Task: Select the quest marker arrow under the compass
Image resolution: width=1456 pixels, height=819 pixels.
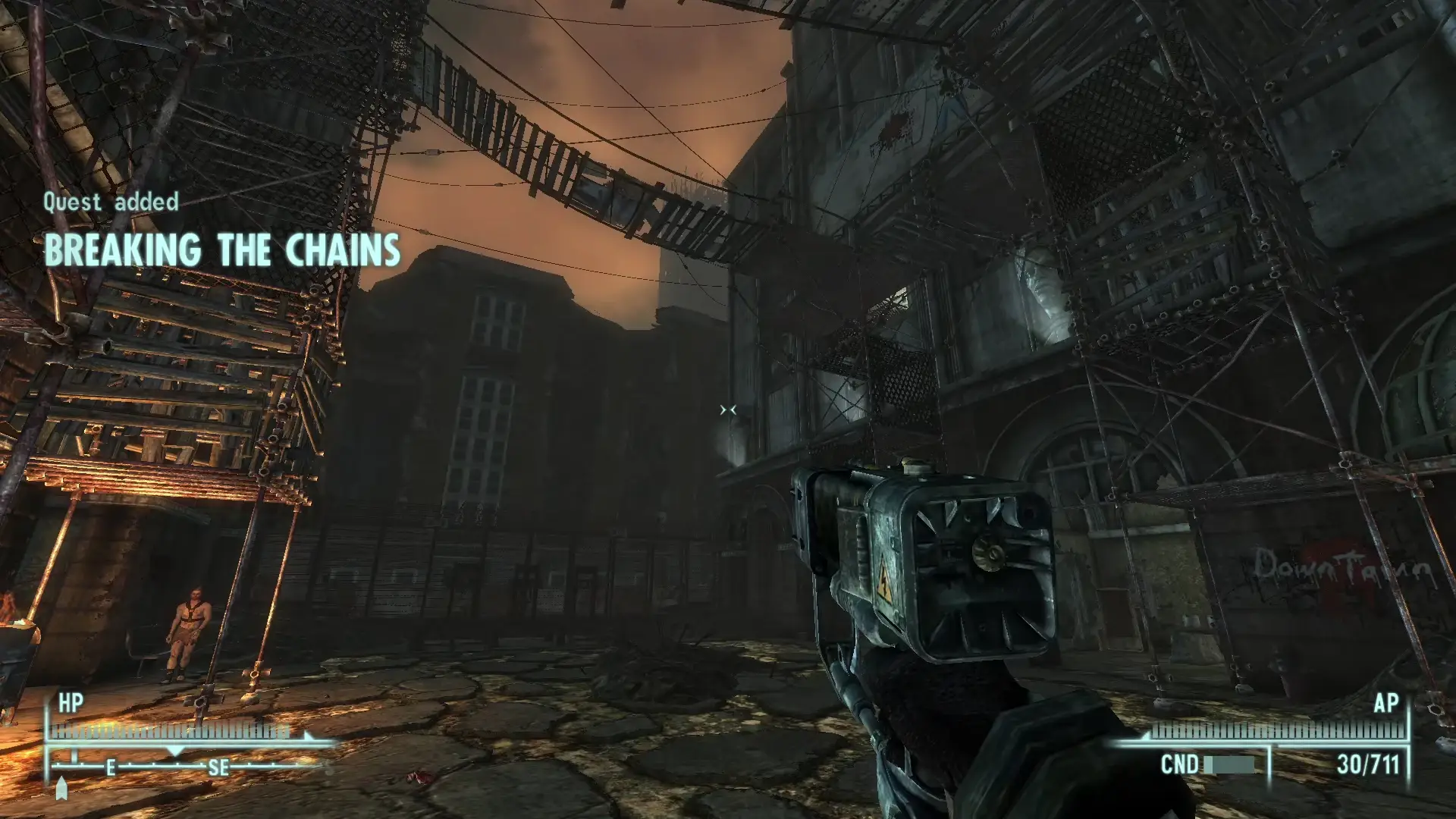Action: tap(62, 789)
